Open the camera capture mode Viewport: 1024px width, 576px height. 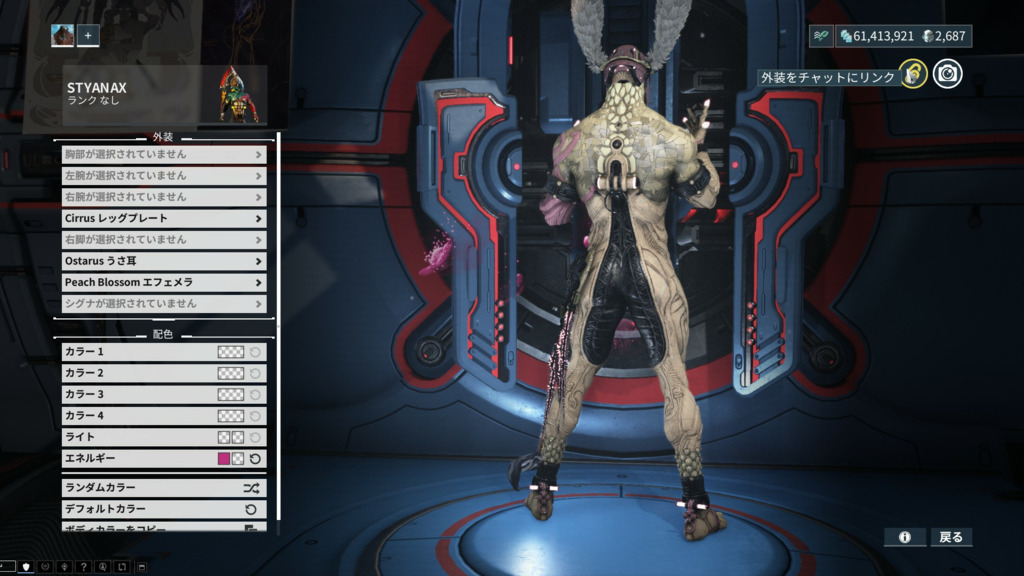[947, 74]
